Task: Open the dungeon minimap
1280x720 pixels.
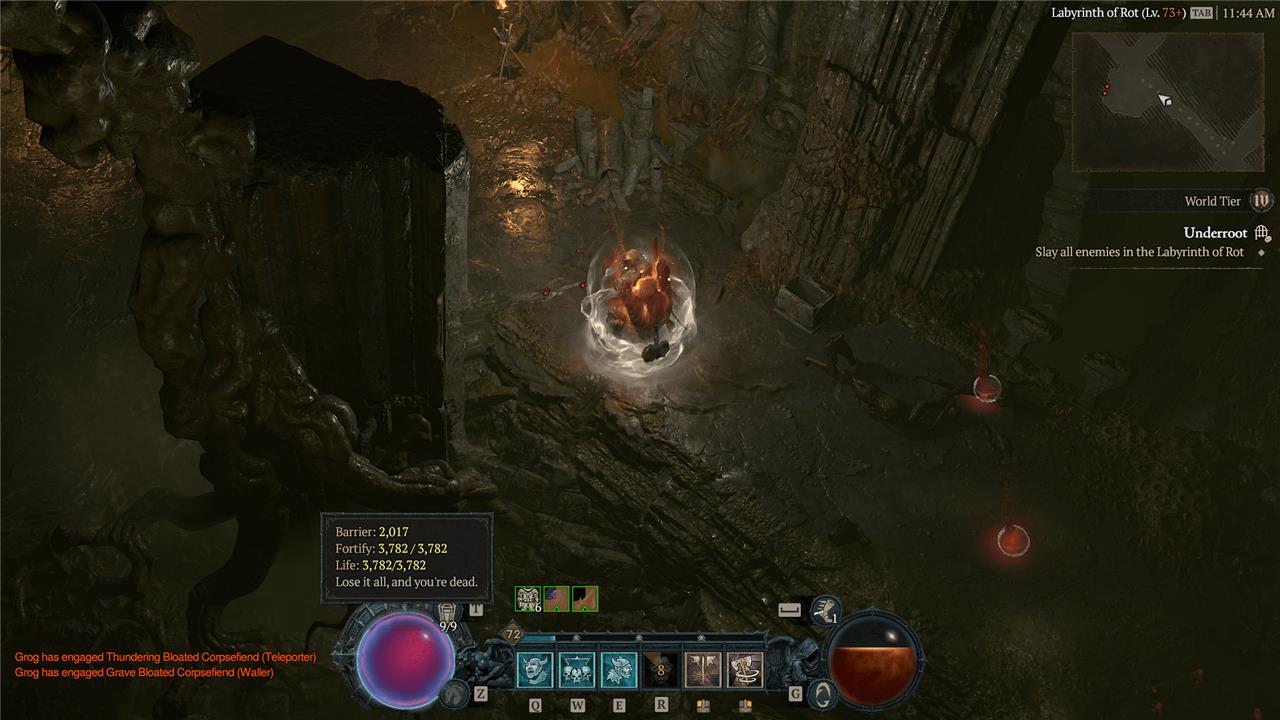Action: [x=1168, y=101]
